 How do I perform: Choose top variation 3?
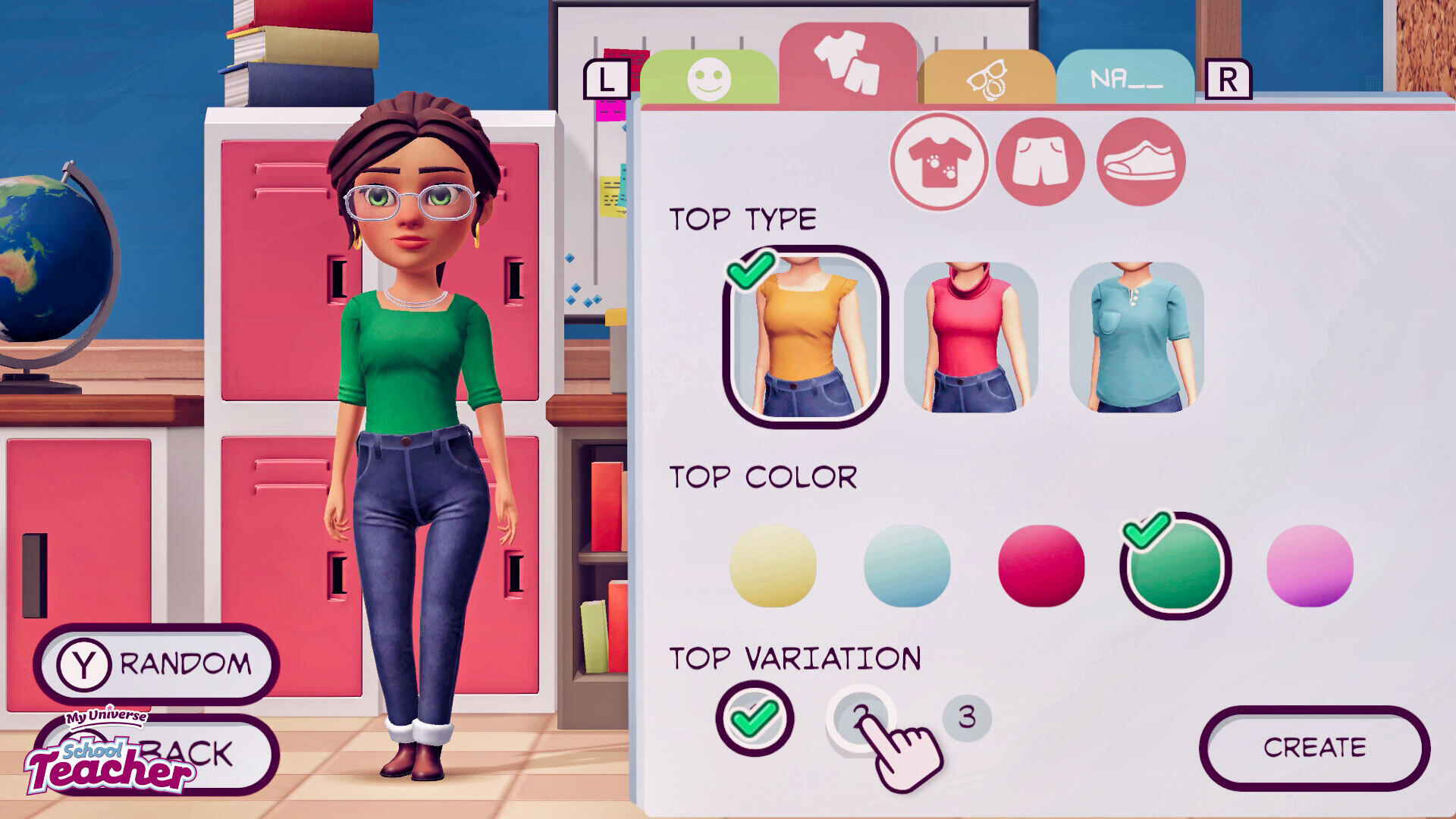coord(967,717)
